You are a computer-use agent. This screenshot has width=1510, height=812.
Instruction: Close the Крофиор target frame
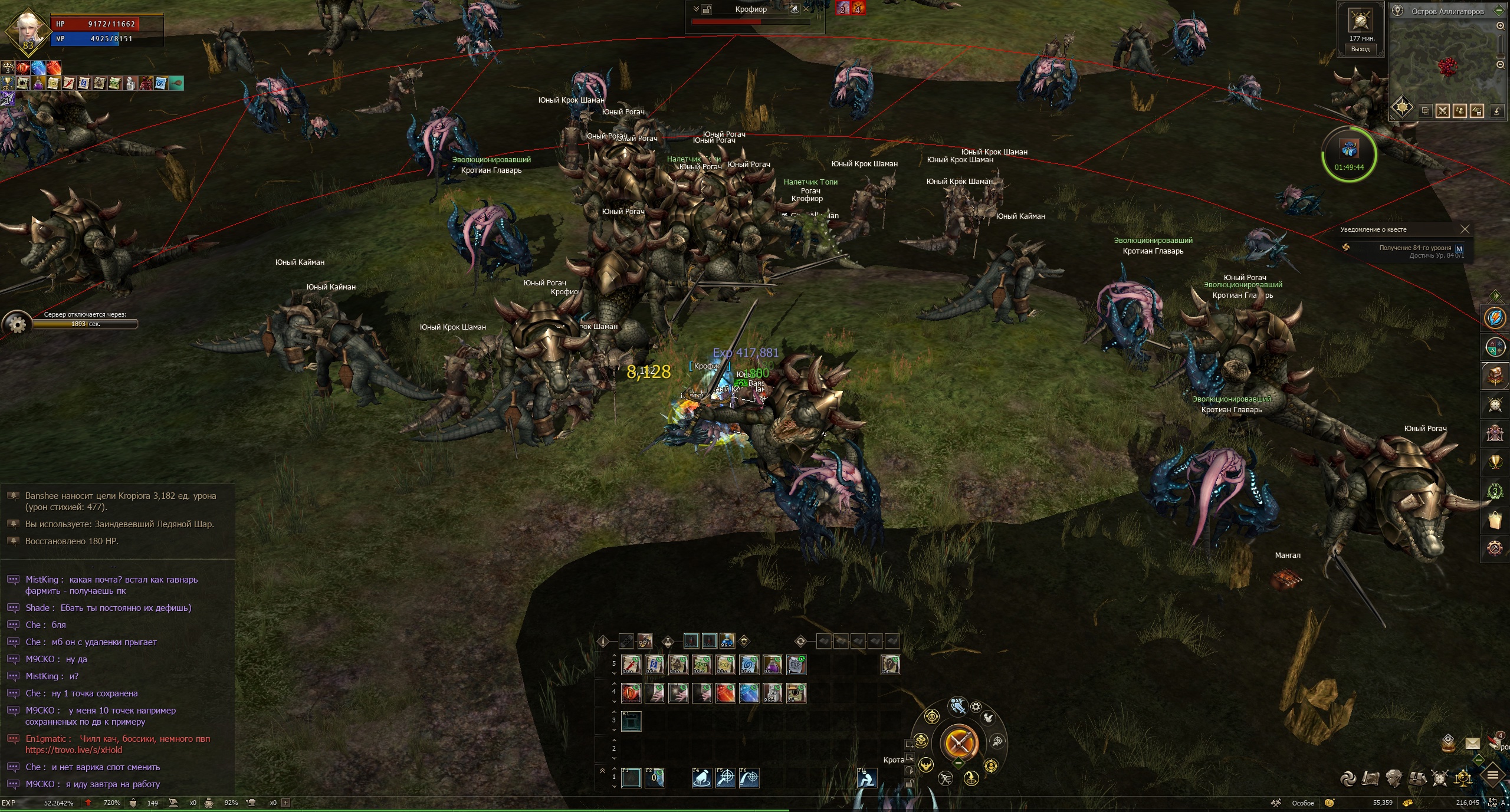click(806, 9)
